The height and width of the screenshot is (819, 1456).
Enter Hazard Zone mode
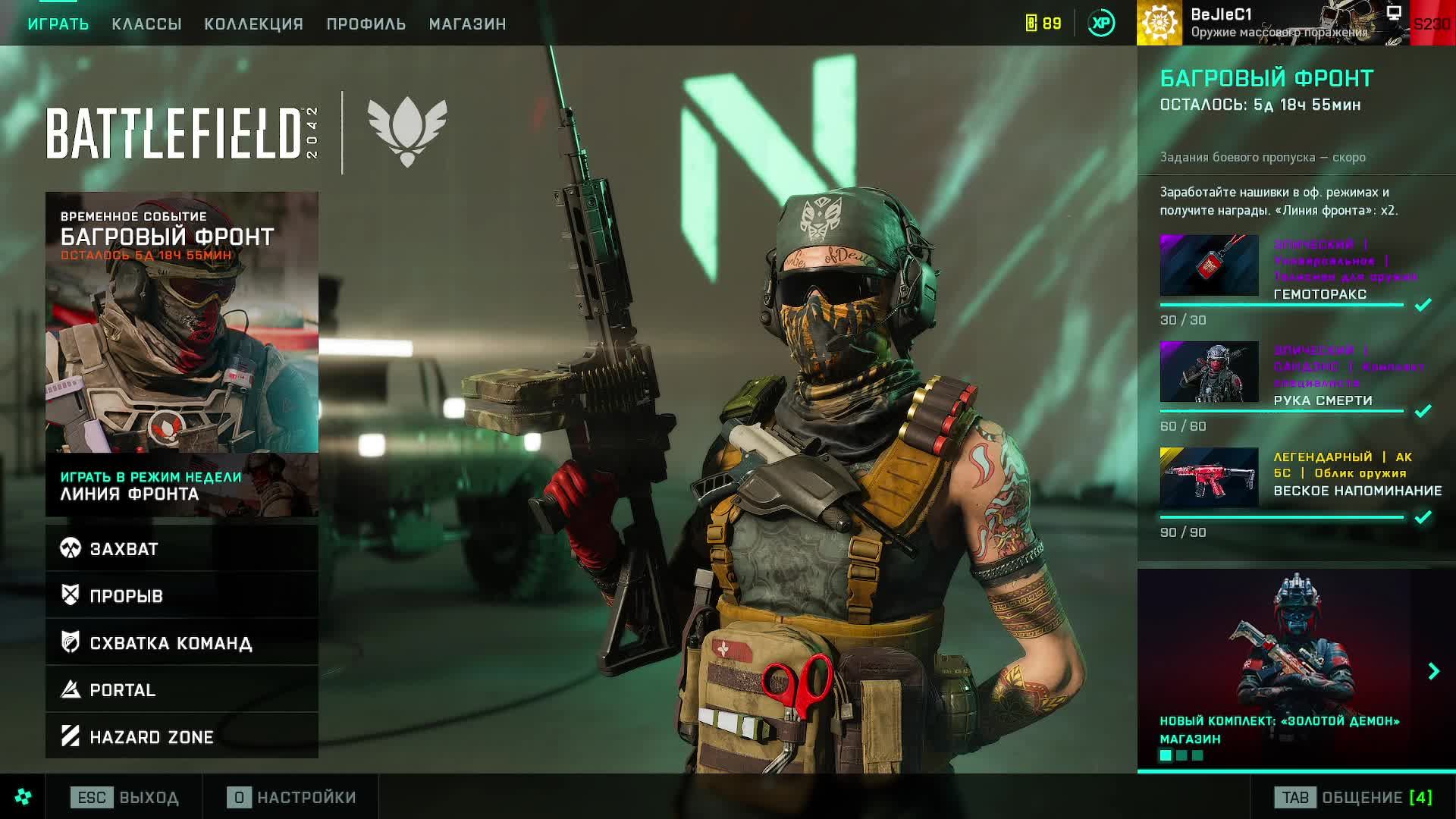[x=182, y=736]
